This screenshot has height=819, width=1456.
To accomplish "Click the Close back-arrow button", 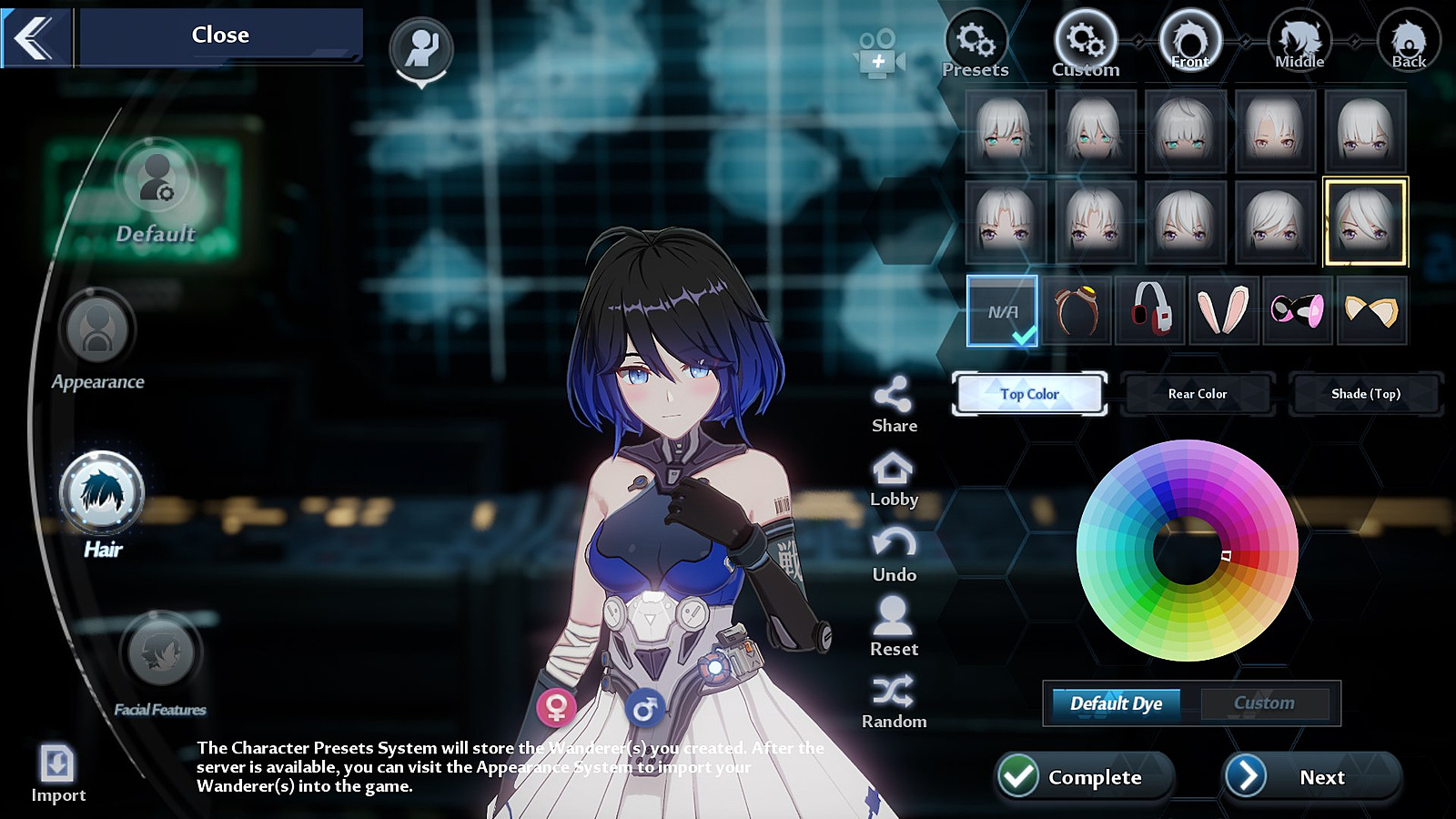I will tap(35, 37).
